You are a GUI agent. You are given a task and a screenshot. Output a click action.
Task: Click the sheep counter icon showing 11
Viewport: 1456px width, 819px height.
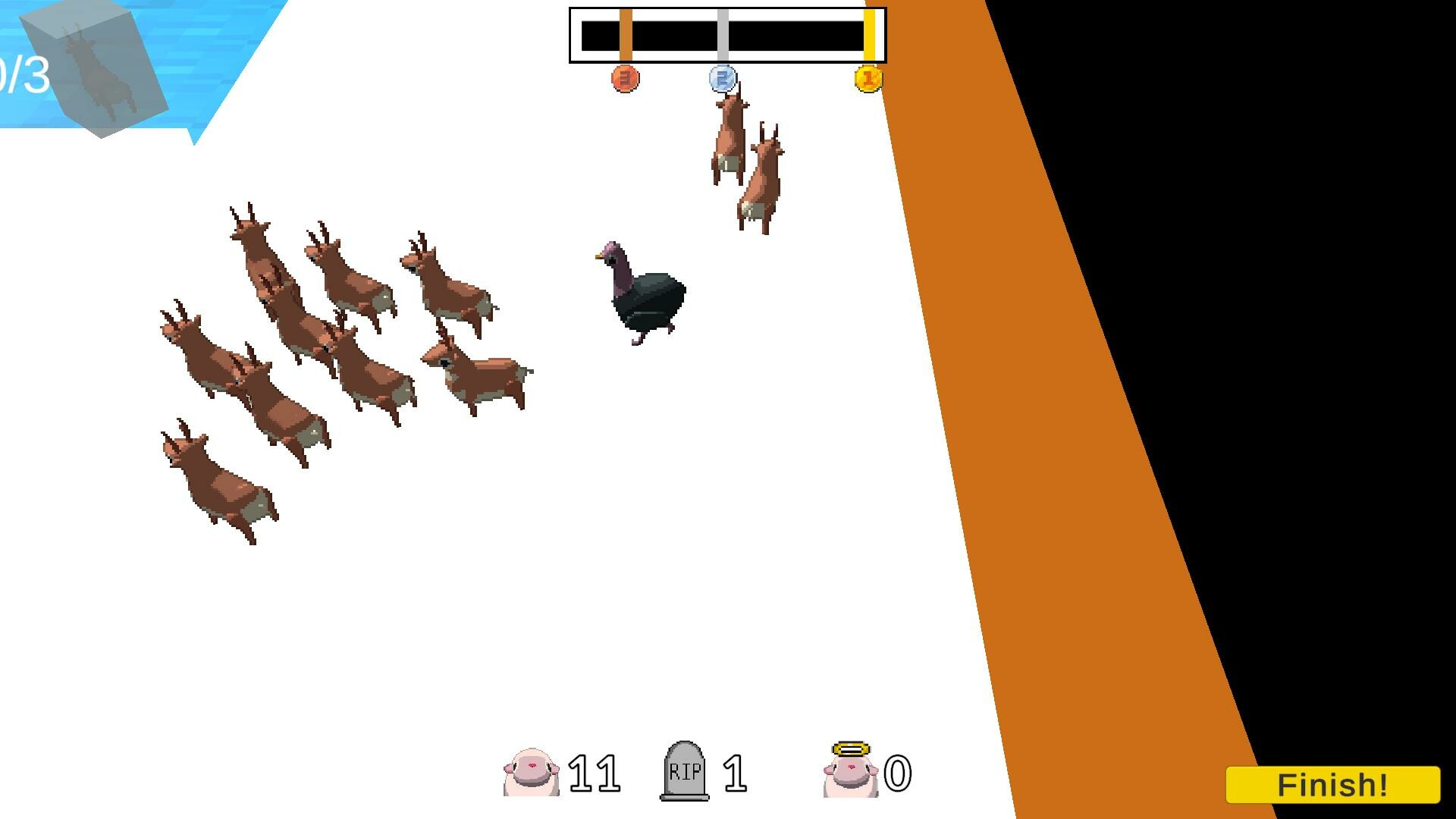pos(531,773)
